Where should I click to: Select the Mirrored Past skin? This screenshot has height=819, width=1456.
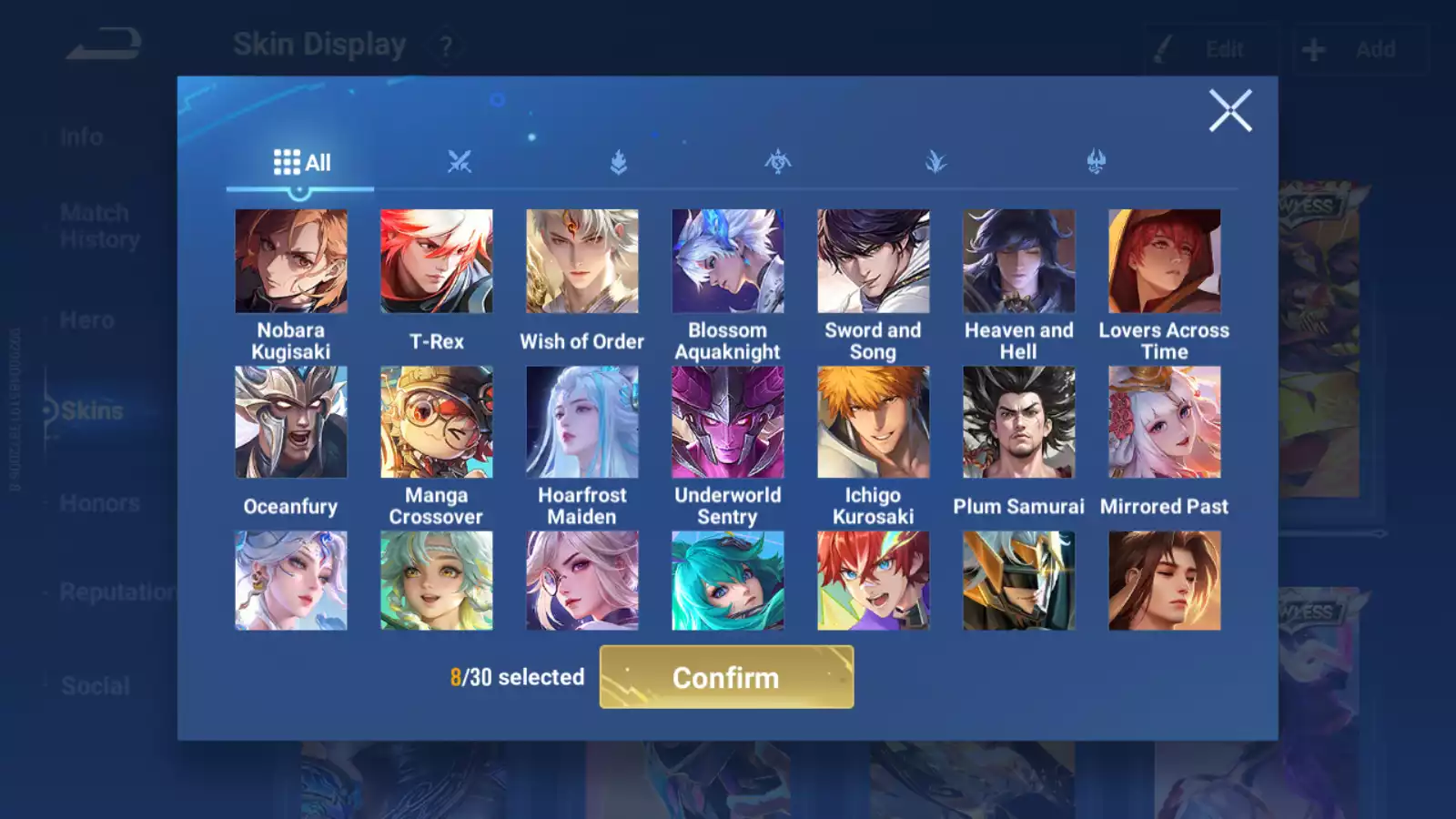point(1165,422)
